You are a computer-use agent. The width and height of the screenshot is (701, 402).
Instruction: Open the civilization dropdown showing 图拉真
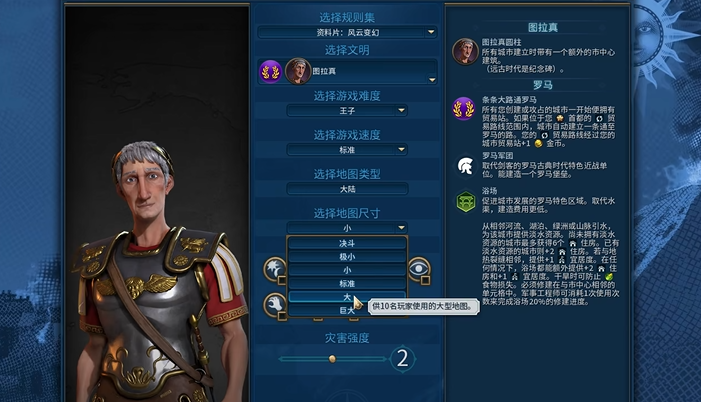click(347, 72)
